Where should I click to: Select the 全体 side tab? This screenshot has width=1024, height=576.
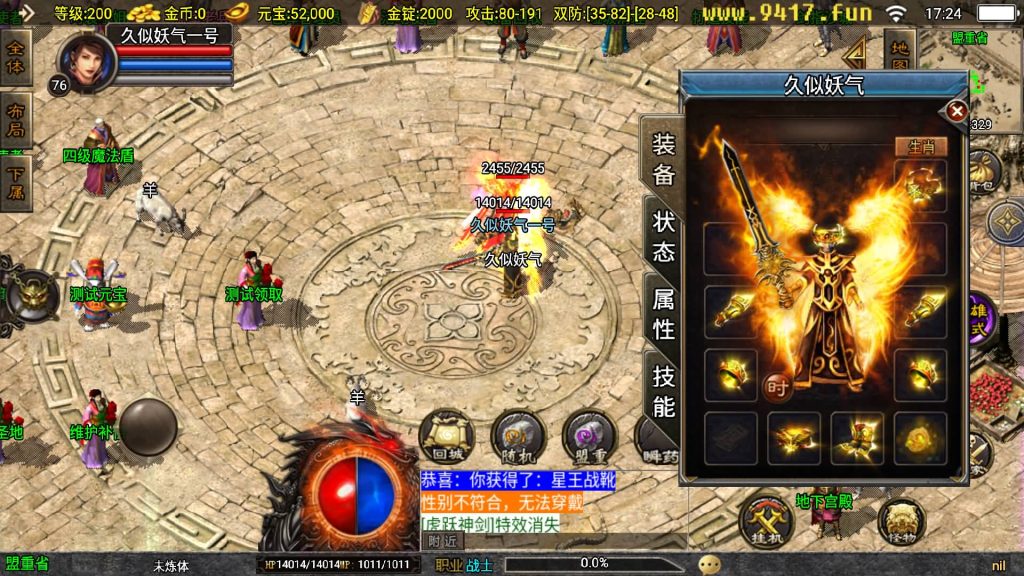pyautogui.click(x=16, y=58)
